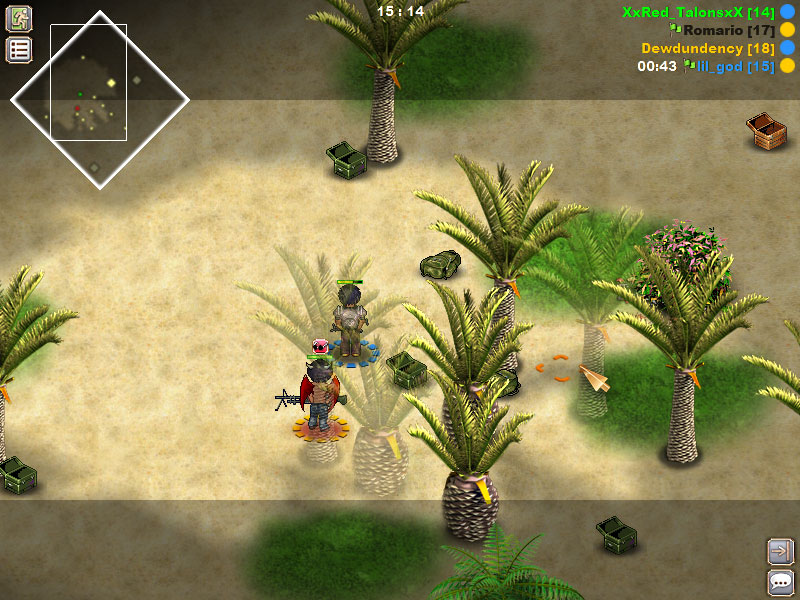Click the diamond-shaped minimap

pos(99,98)
